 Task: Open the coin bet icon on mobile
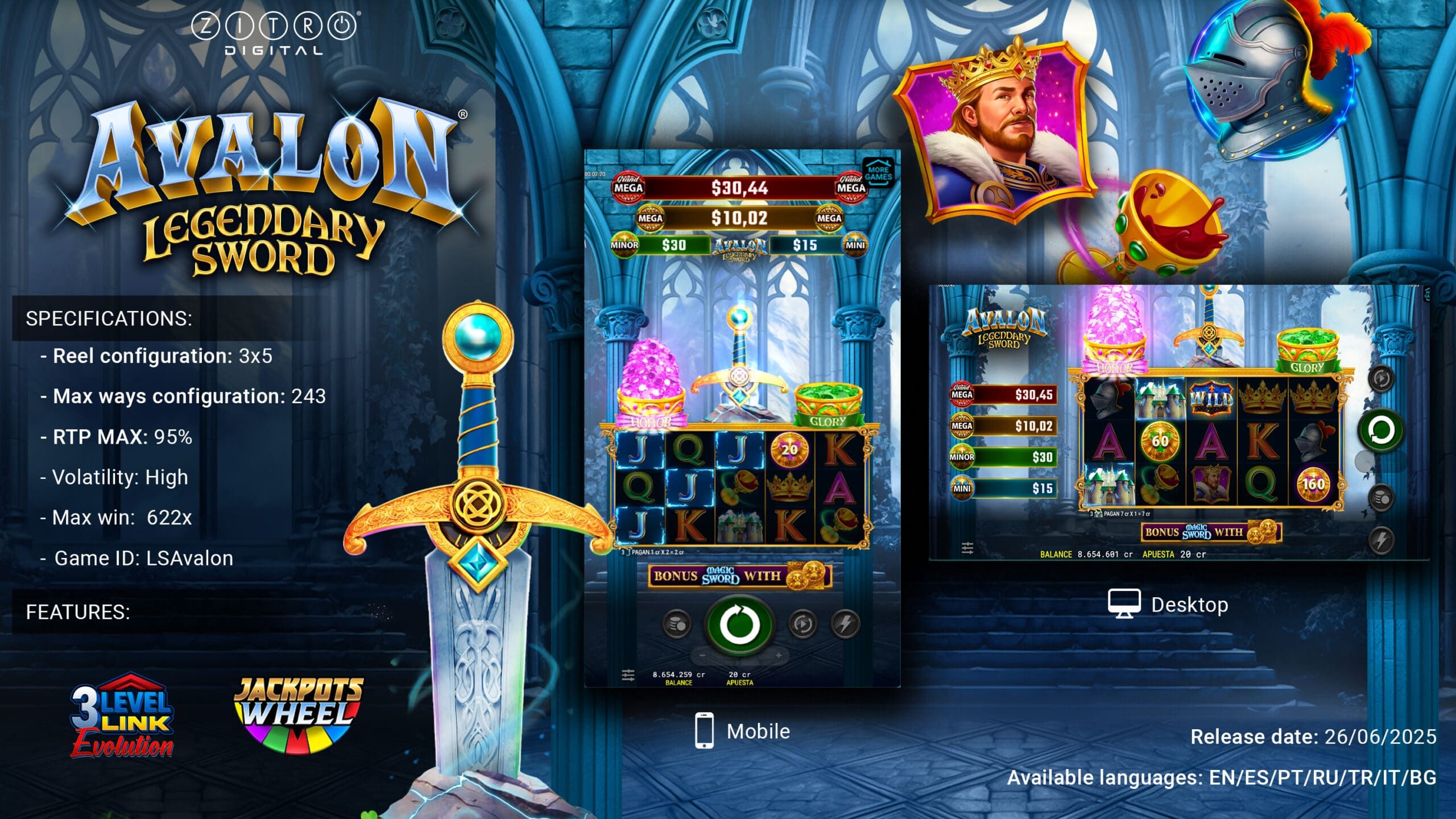point(677,622)
